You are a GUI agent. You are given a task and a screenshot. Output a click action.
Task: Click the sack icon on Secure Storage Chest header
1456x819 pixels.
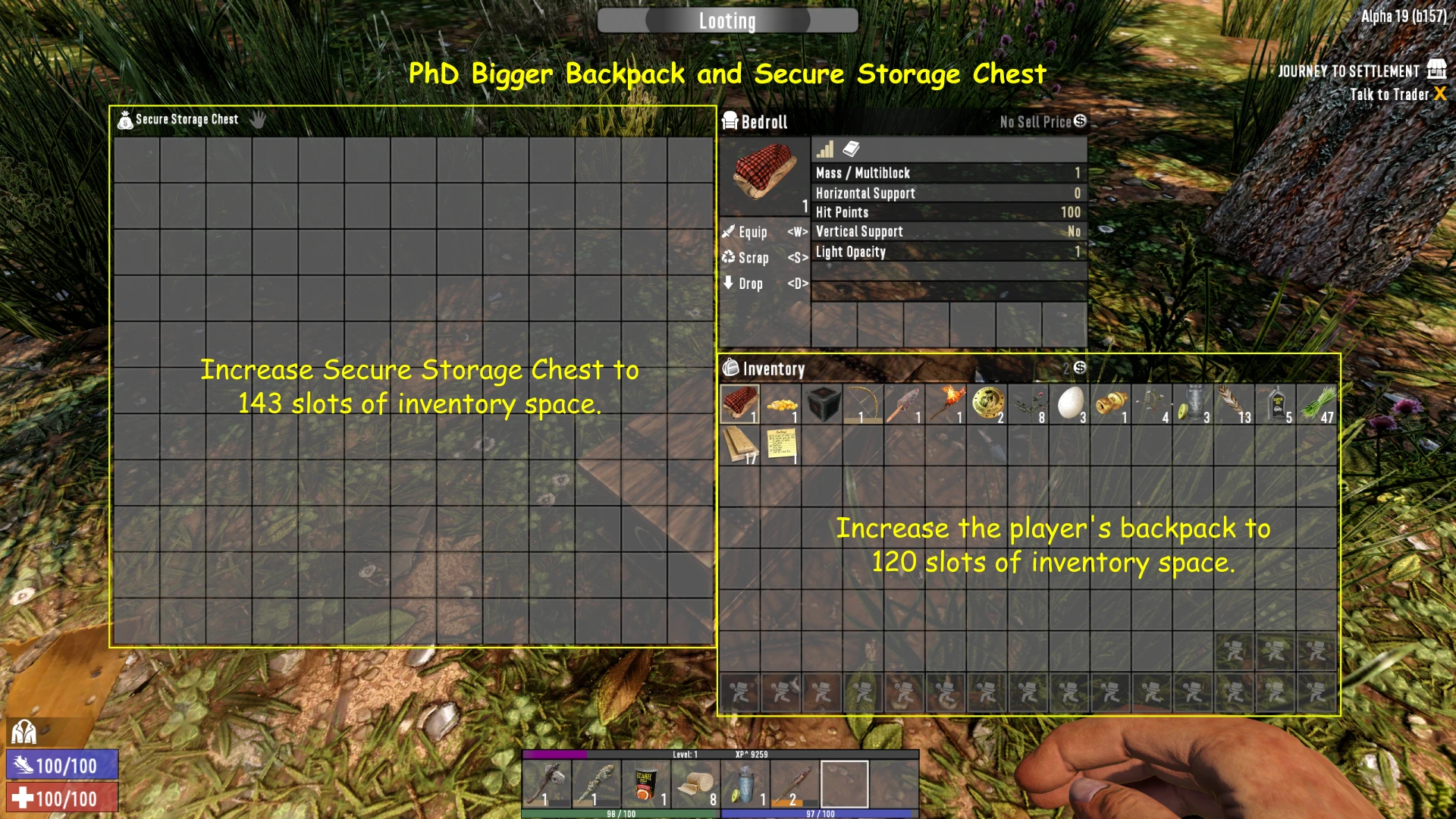(x=124, y=119)
